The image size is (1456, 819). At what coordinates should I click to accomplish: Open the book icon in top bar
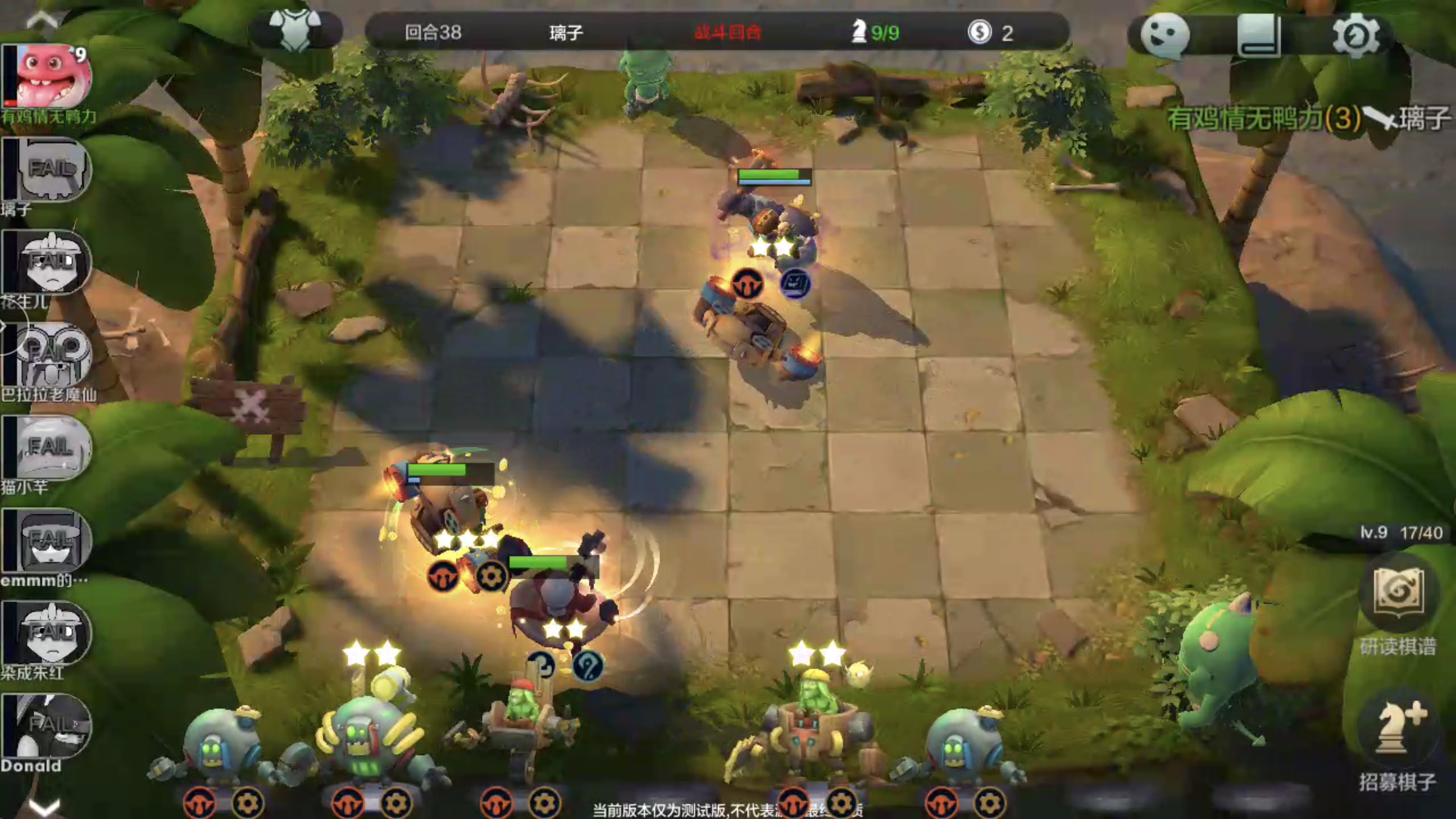1259,34
